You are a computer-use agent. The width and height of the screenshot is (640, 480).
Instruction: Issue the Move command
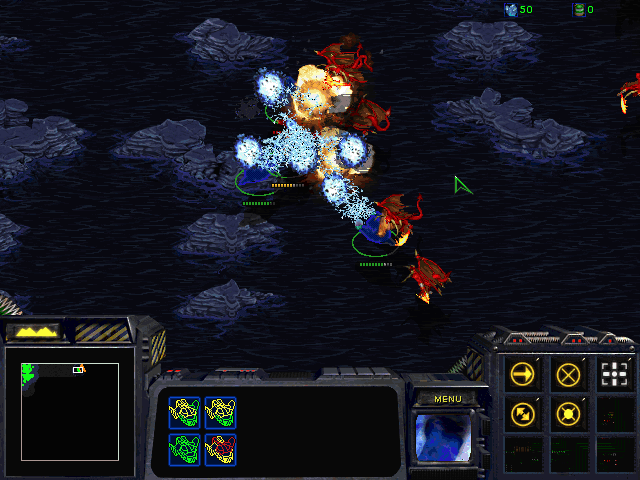pos(522,375)
